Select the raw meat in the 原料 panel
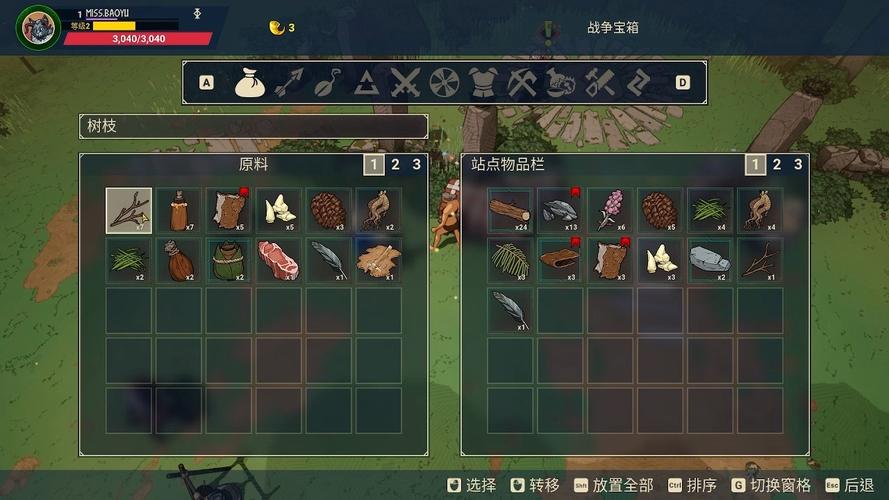The width and height of the screenshot is (889, 500). coord(279,260)
